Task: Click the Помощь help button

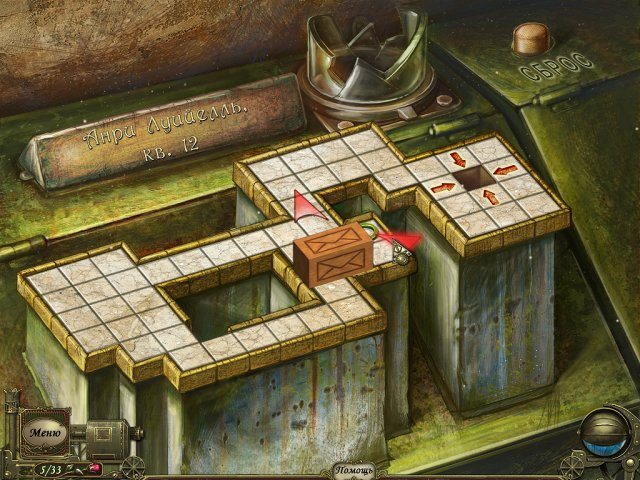Action: click(354, 470)
